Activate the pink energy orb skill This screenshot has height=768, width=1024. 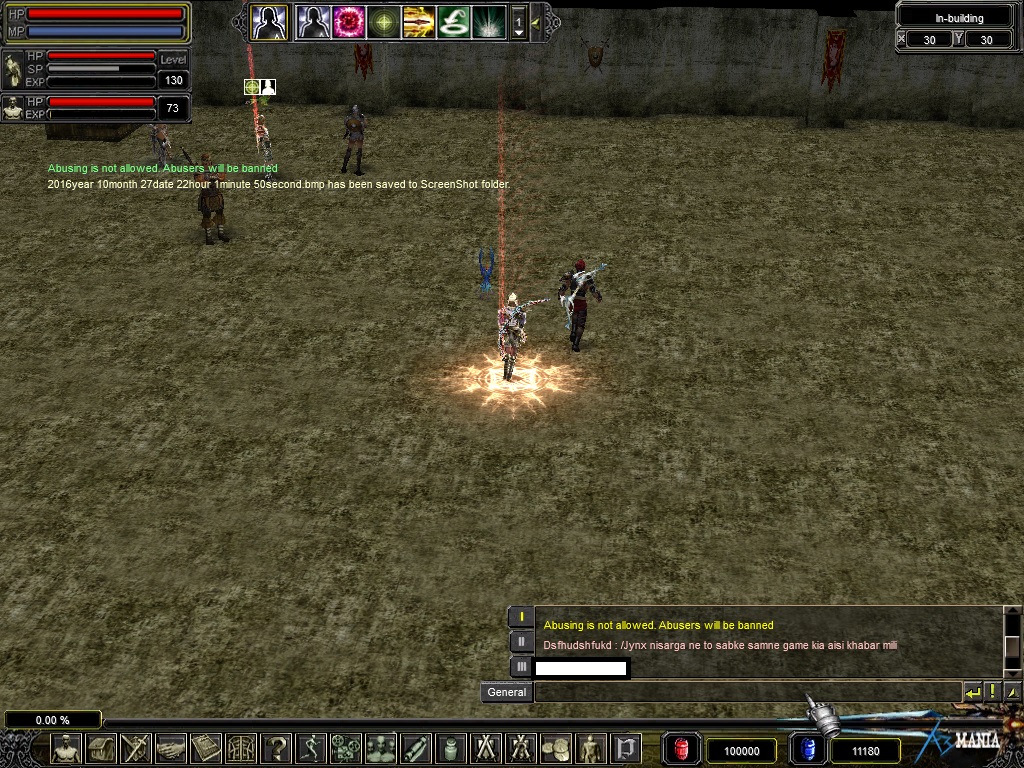point(348,21)
